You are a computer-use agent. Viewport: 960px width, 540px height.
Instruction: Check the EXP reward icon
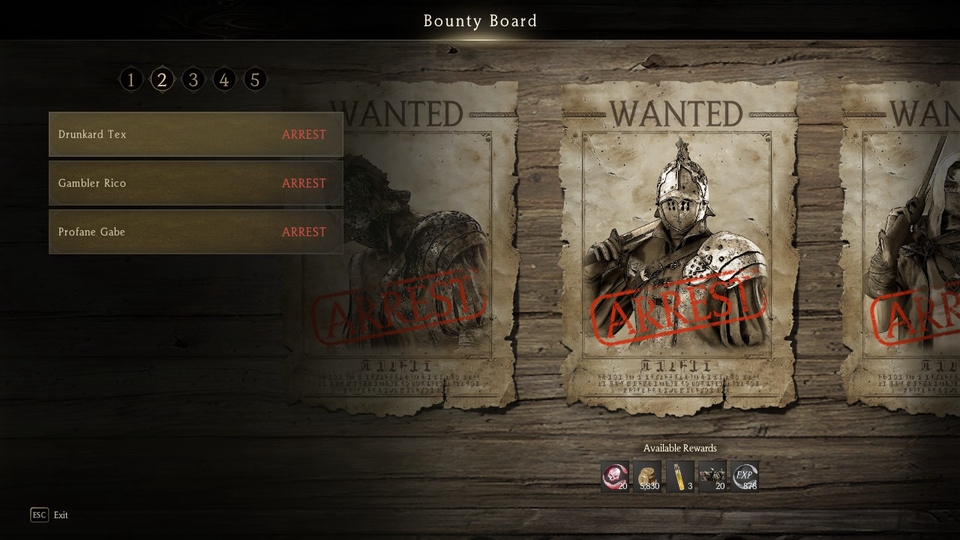coord(744,476)
